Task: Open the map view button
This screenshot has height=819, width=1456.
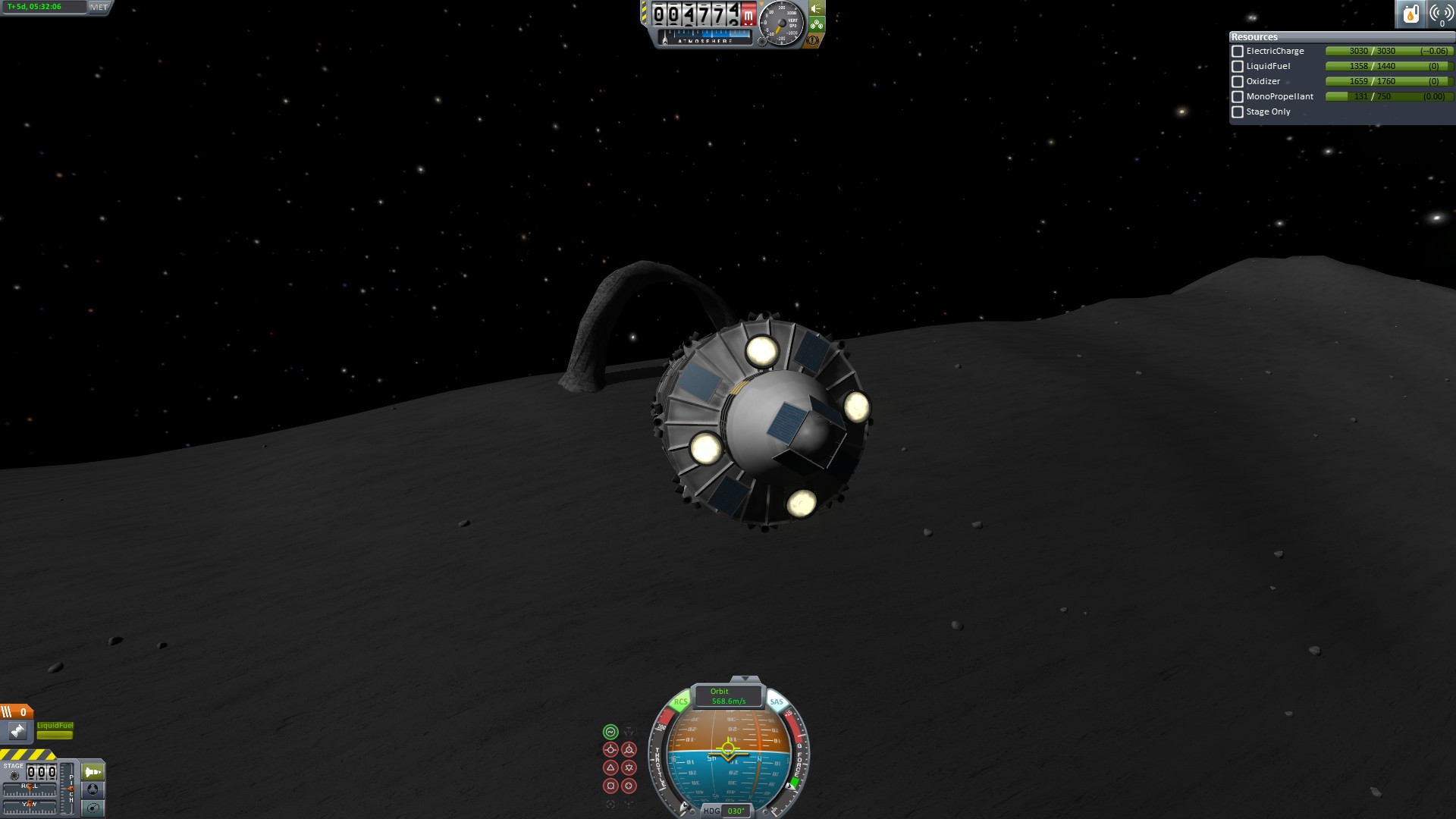Action: click(x=93, y=808)
